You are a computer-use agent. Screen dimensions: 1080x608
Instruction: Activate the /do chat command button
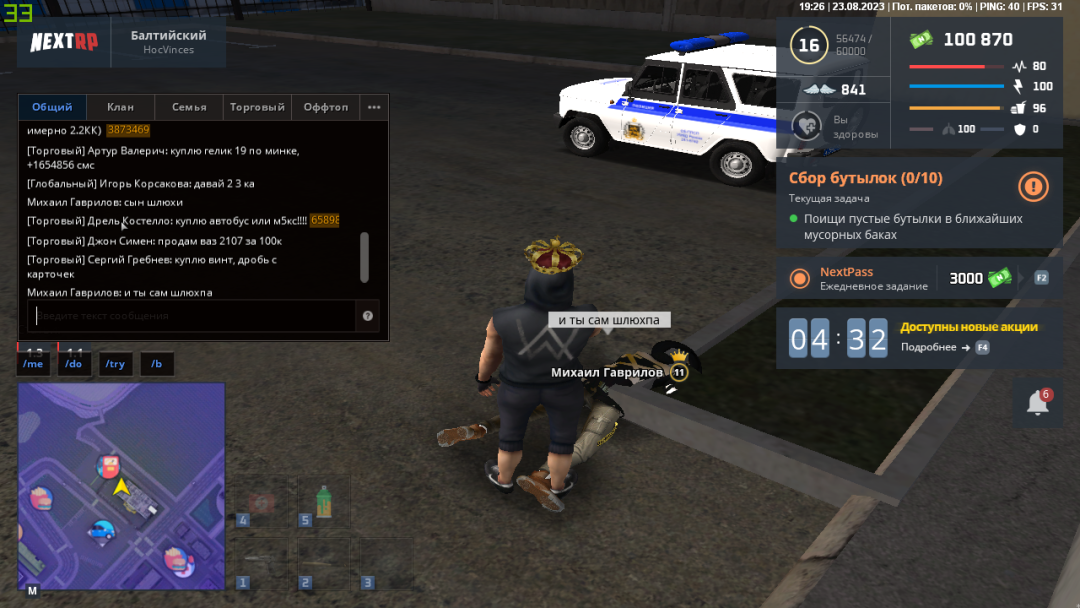pos(74,364)
